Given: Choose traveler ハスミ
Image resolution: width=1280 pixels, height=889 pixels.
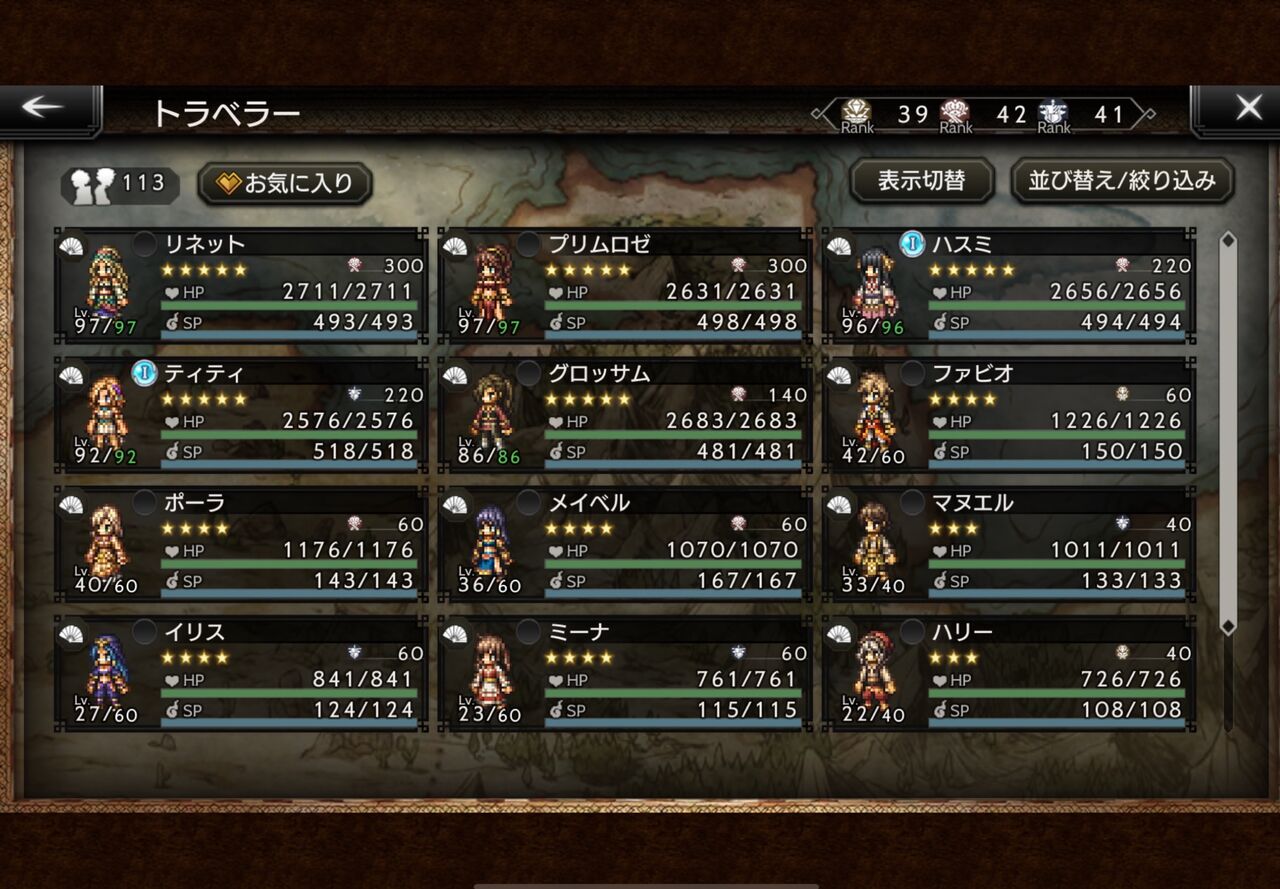Looking at the screenshot, I should click(x=1009, y=285).
